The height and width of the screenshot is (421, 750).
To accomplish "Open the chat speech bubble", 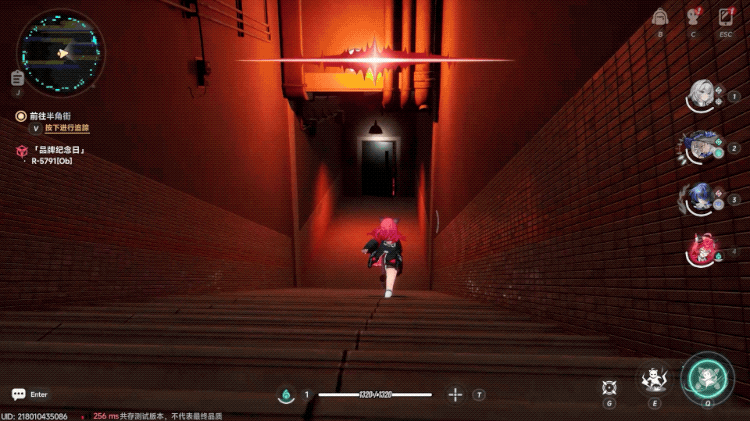I will click(18, 395).
